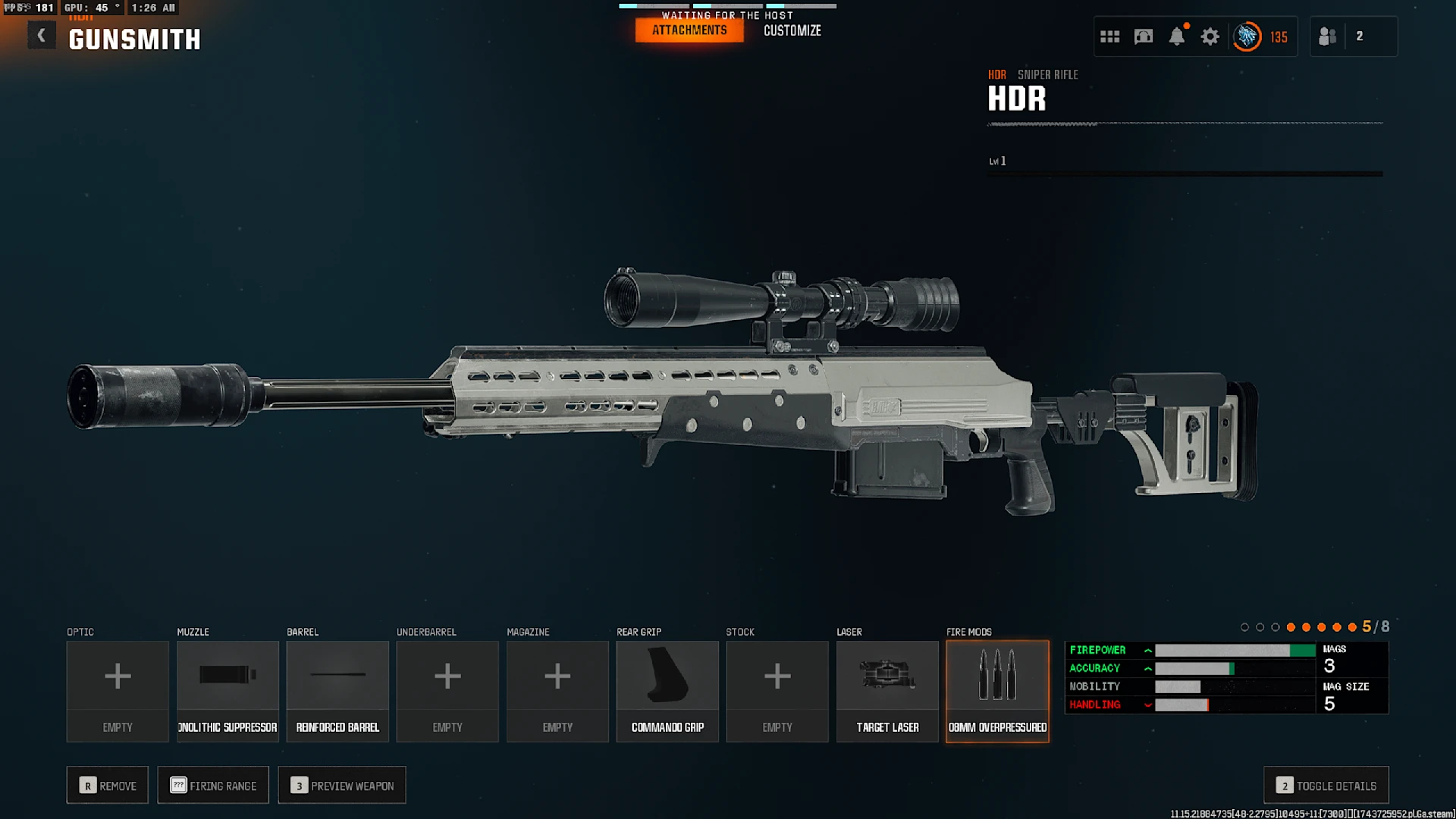Pick the empty Magazine slot

point(557,691)
